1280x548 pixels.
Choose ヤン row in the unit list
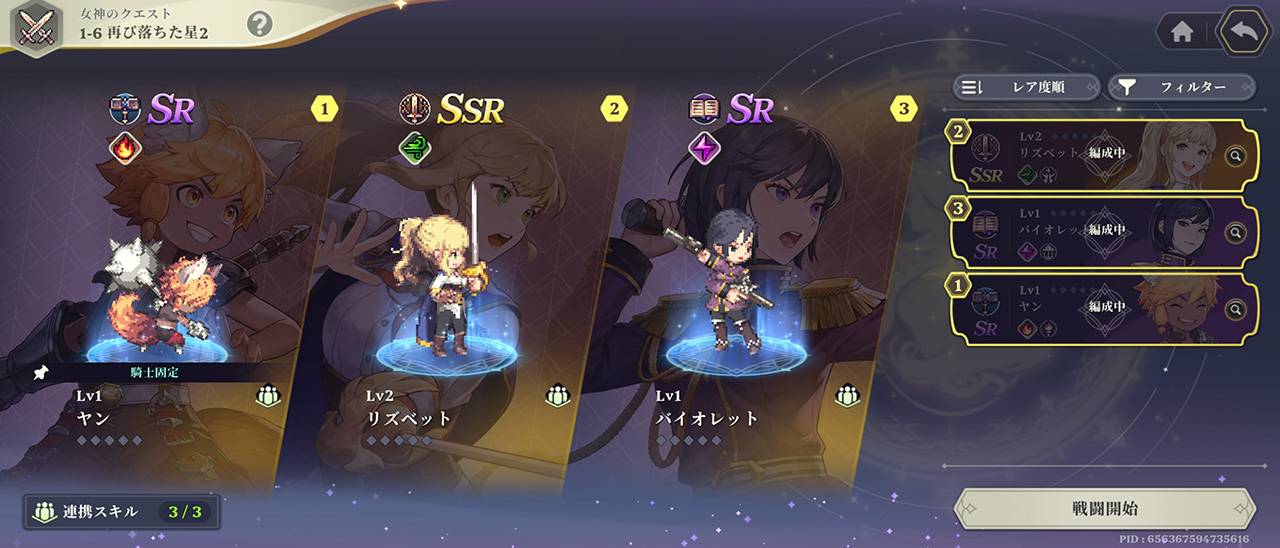(x=1080, y=307)
